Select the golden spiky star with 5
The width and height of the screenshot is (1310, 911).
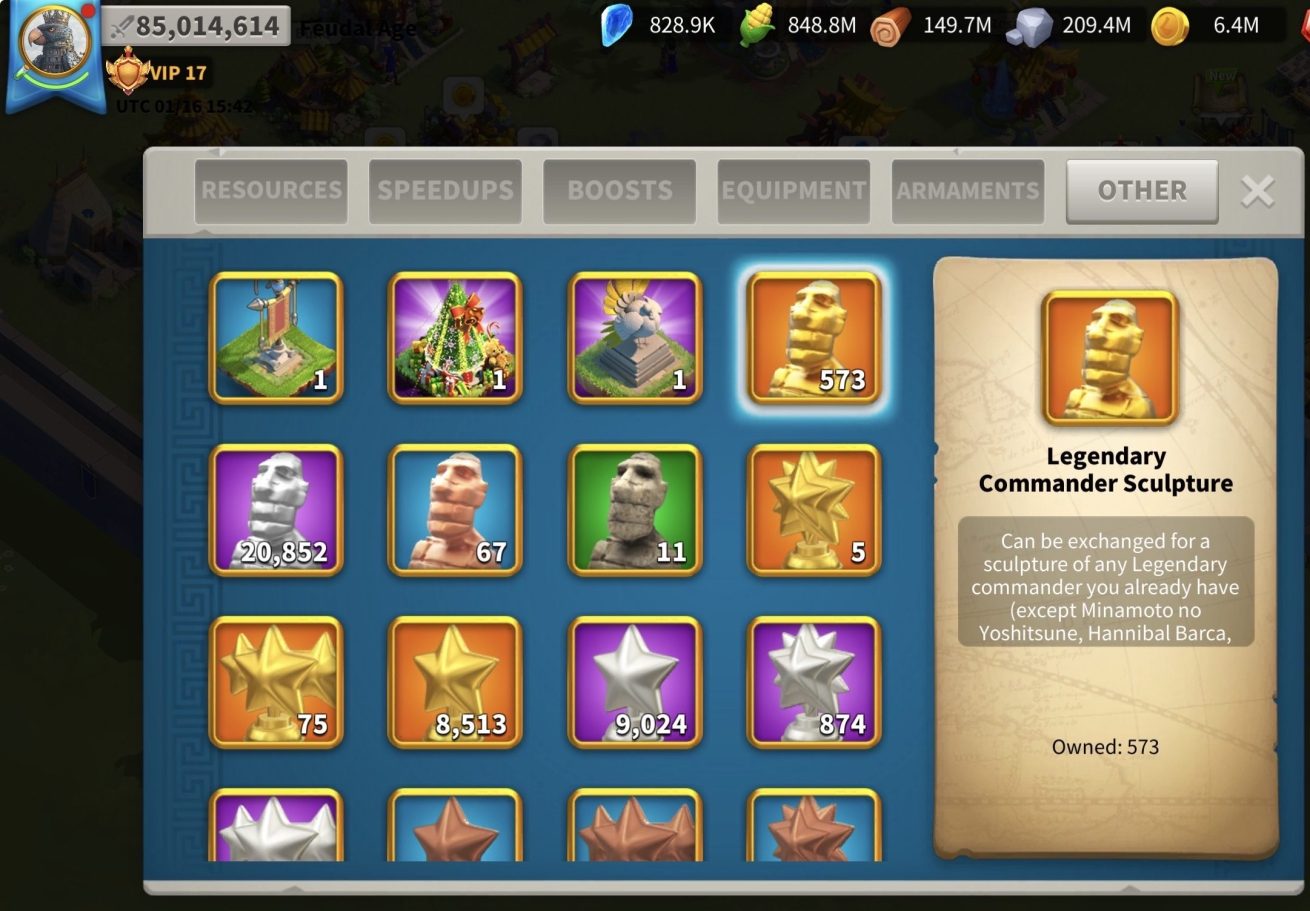(x=814, y=510)
